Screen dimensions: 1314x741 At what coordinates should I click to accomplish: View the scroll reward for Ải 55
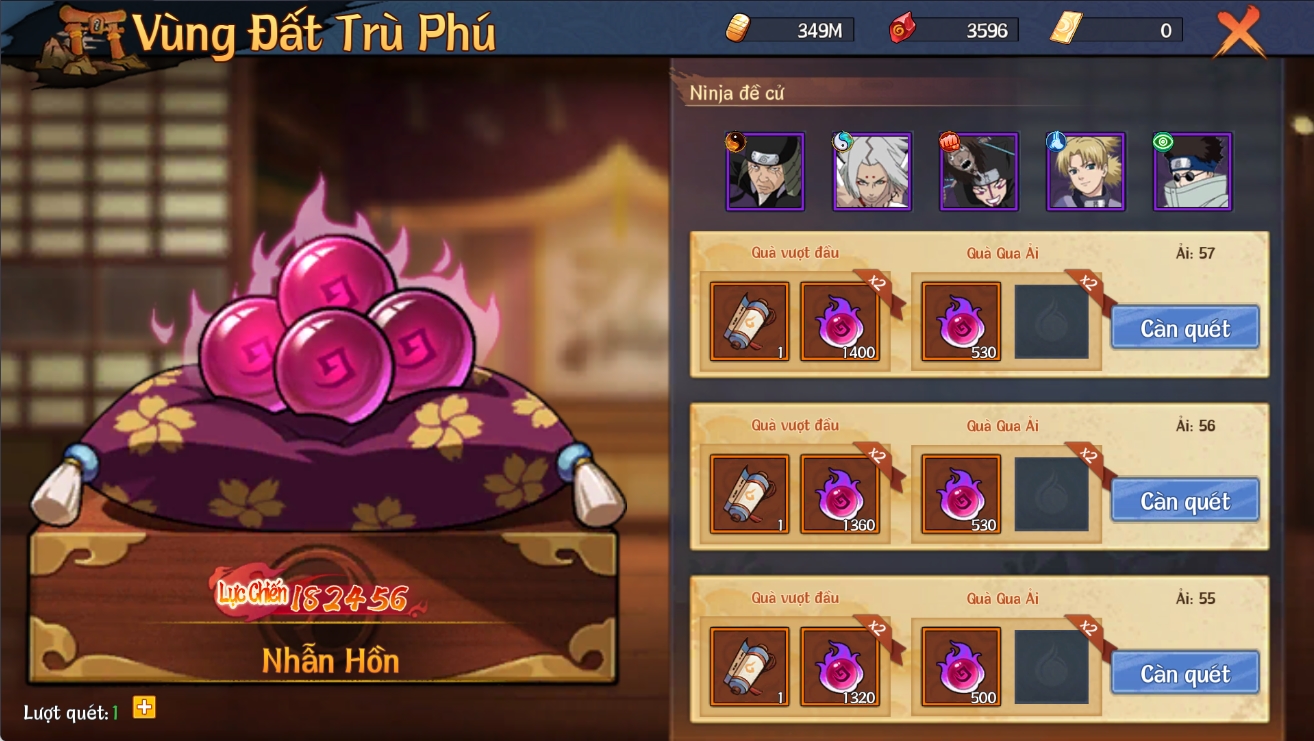[x=750, y=667]
